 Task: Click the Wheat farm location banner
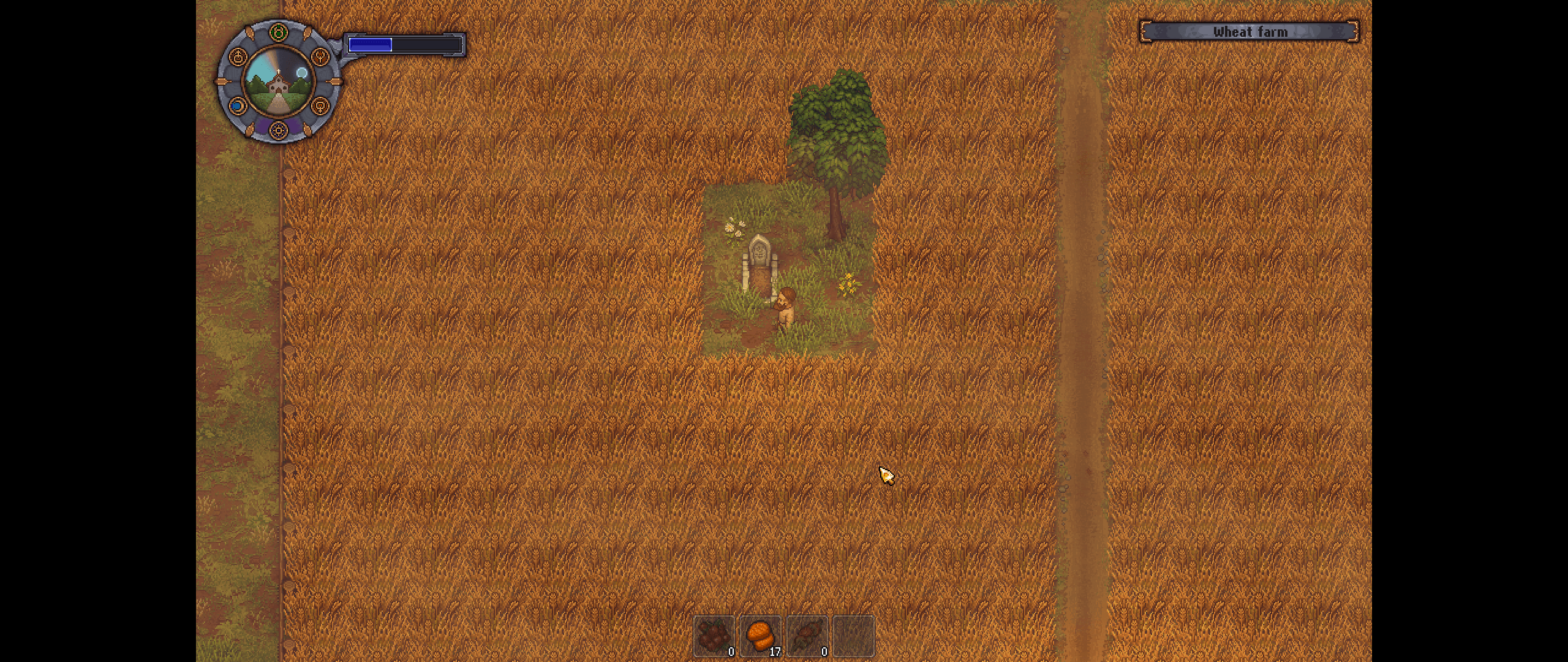1249,32
